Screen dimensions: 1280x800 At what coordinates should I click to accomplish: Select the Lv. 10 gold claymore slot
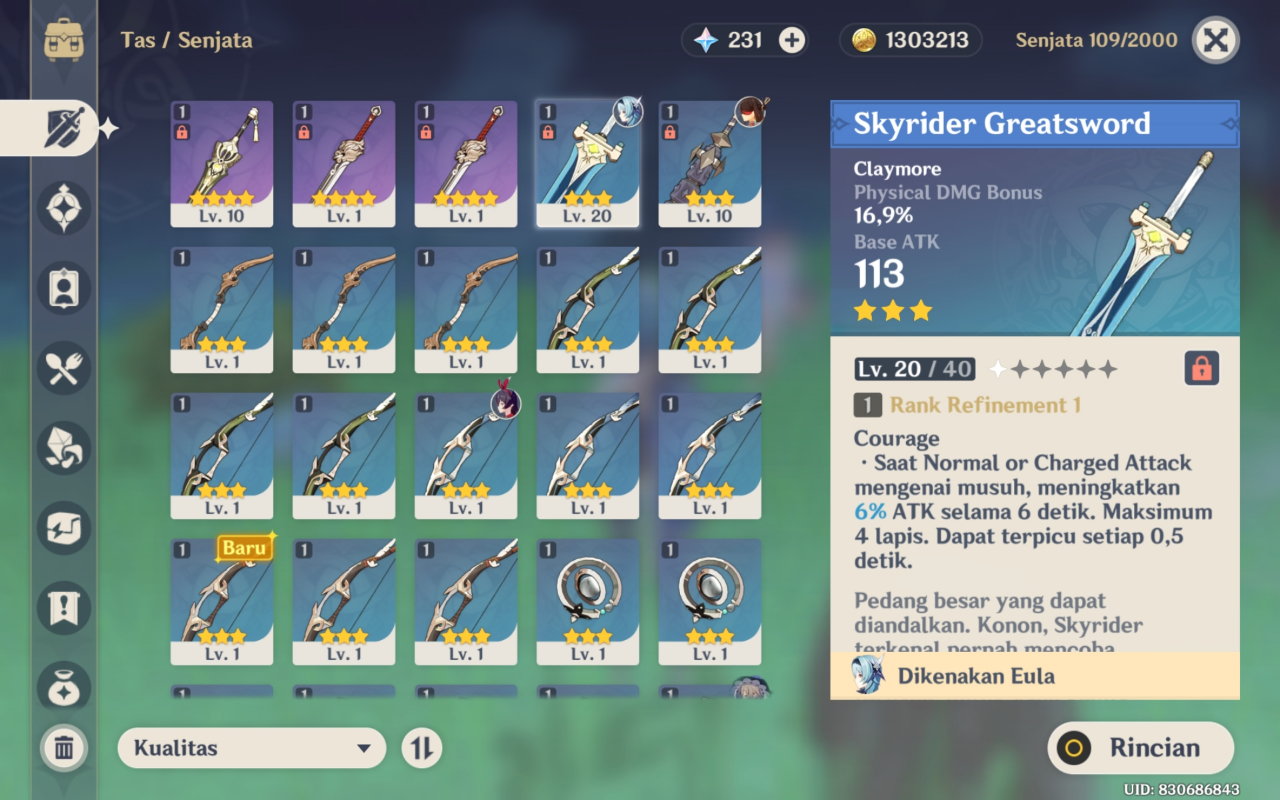(222, 163)
